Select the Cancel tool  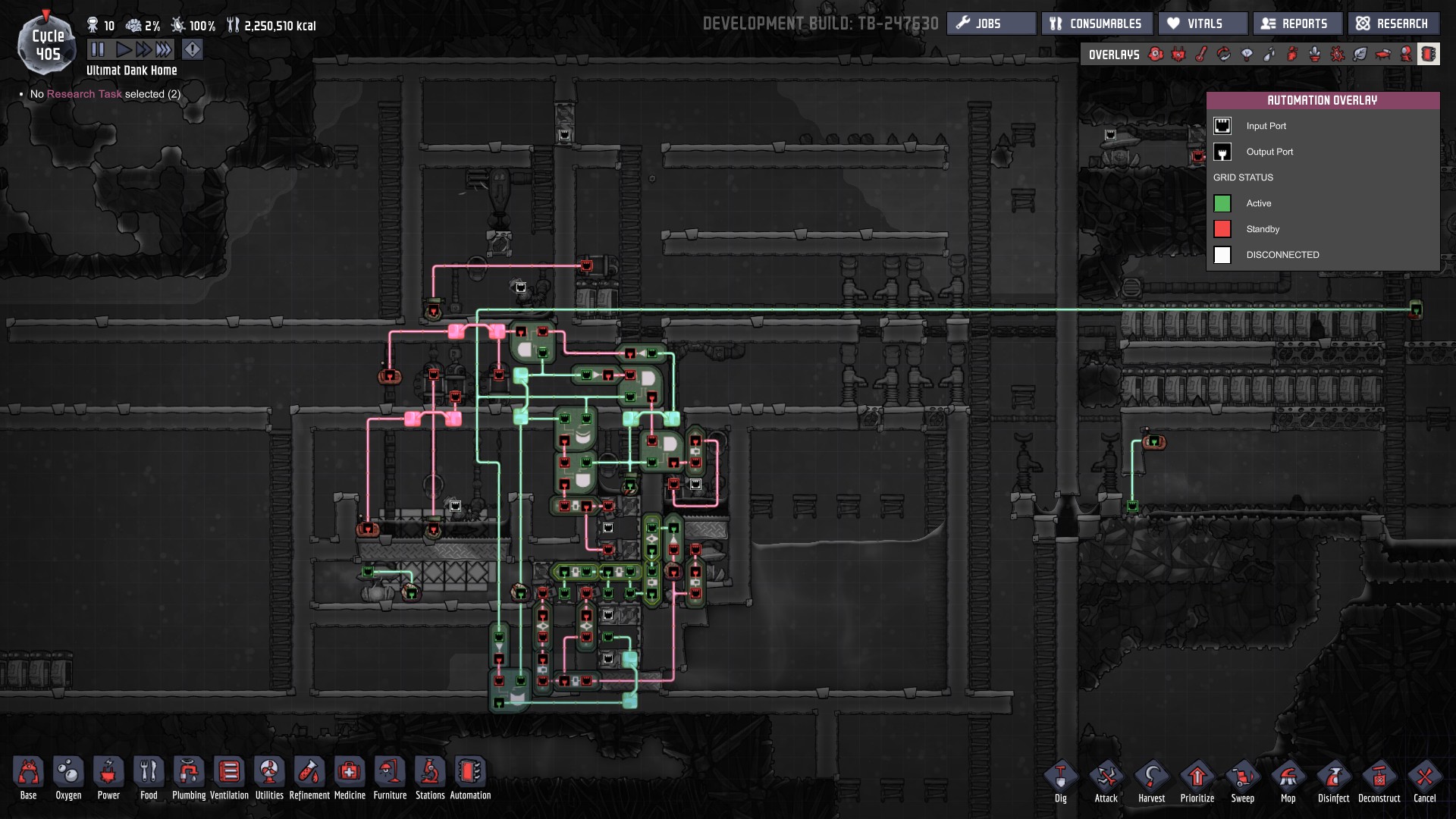tap(1425, 779)
